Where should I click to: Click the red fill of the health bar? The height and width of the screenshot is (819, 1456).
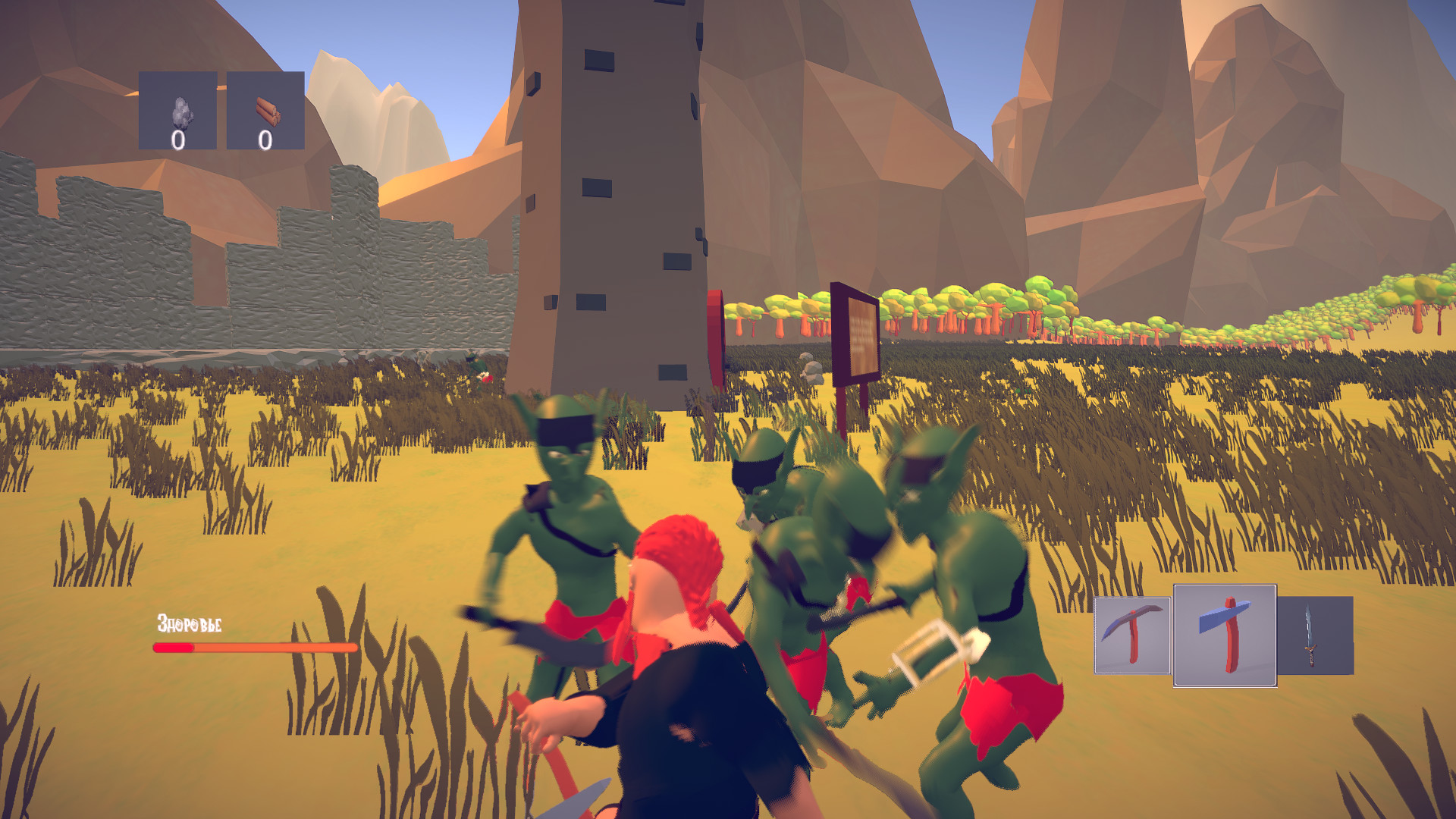click(x=173, y=648)
